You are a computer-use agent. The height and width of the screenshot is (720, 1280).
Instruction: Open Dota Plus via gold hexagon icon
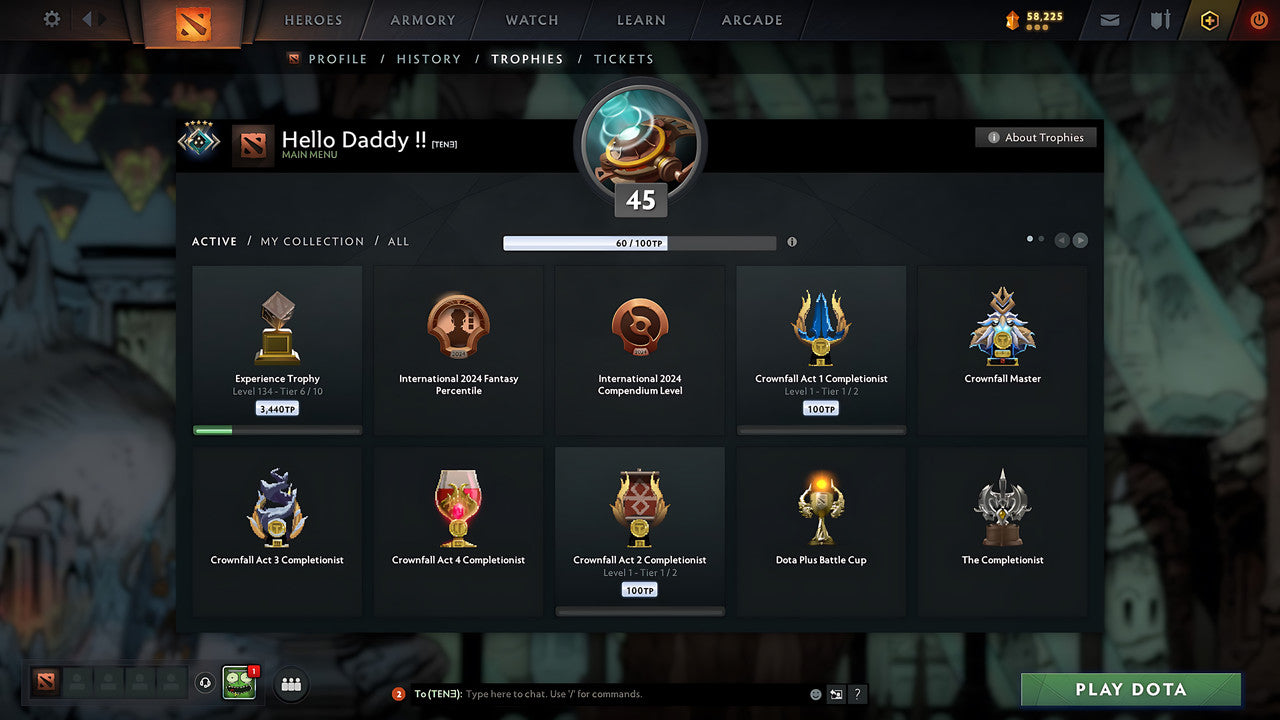[x=1208, y=19]
